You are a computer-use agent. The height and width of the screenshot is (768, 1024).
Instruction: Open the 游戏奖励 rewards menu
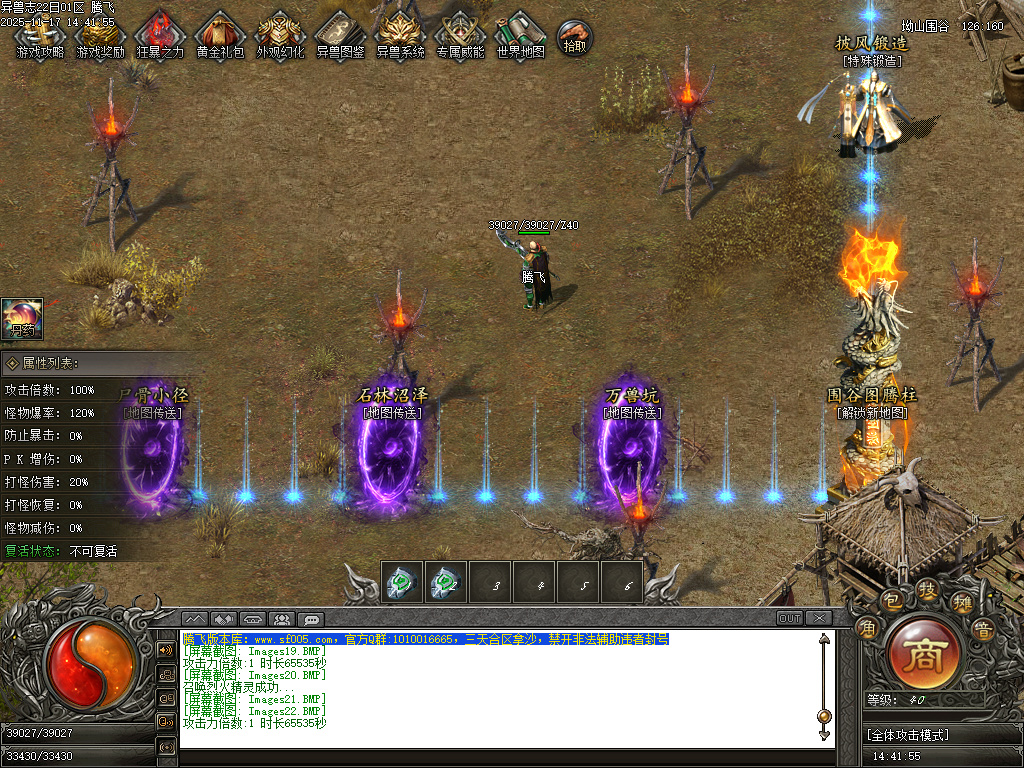click(100, 35)
